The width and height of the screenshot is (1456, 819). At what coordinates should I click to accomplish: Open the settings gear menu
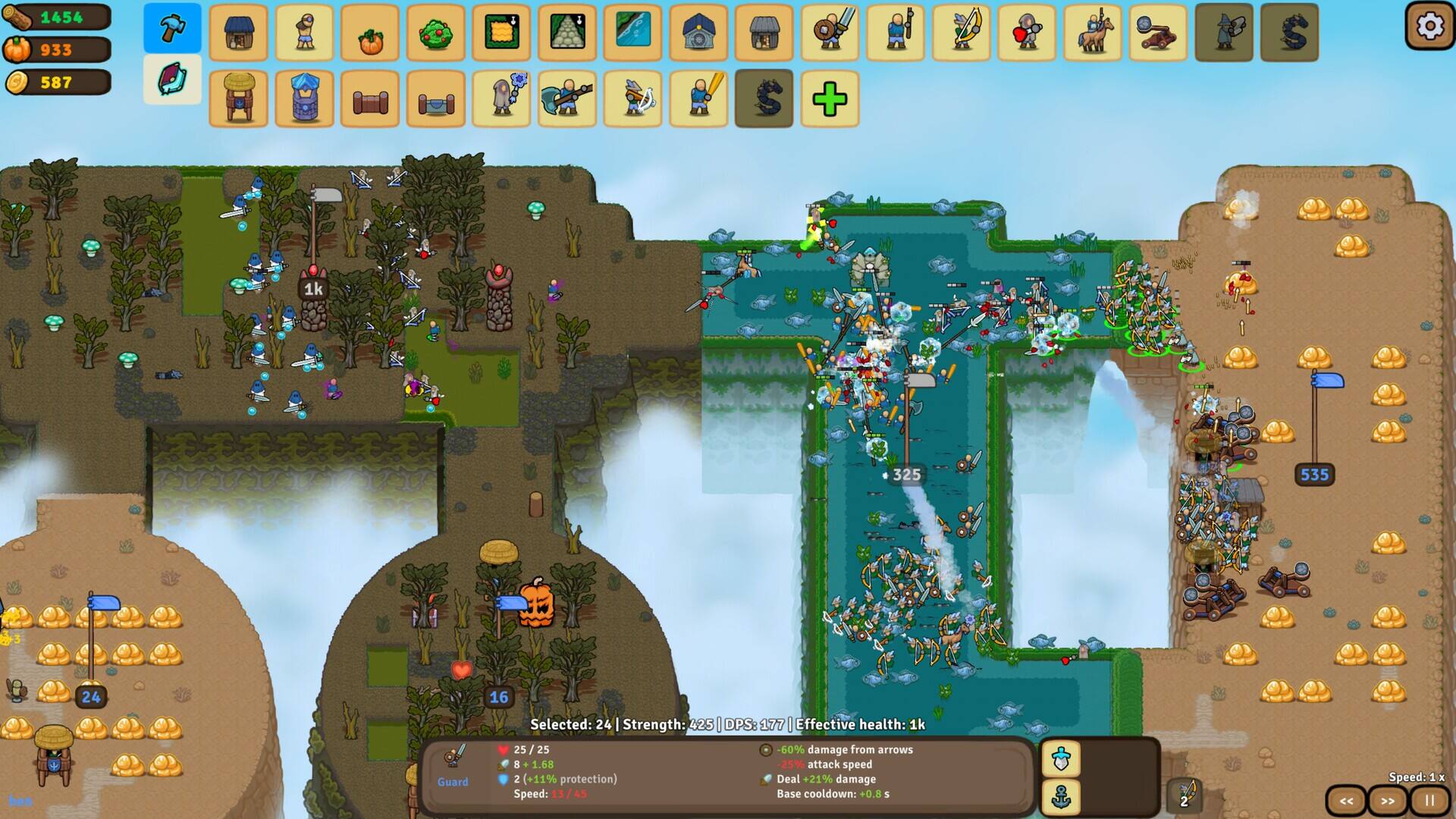pos(1429,27)
